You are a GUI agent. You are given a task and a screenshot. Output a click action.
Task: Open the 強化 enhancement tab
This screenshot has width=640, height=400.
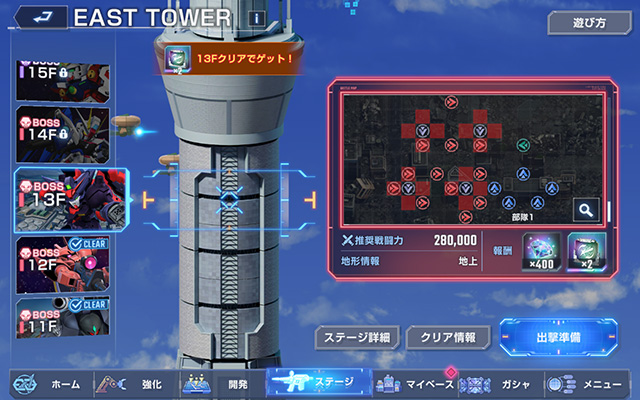(135, 383)
